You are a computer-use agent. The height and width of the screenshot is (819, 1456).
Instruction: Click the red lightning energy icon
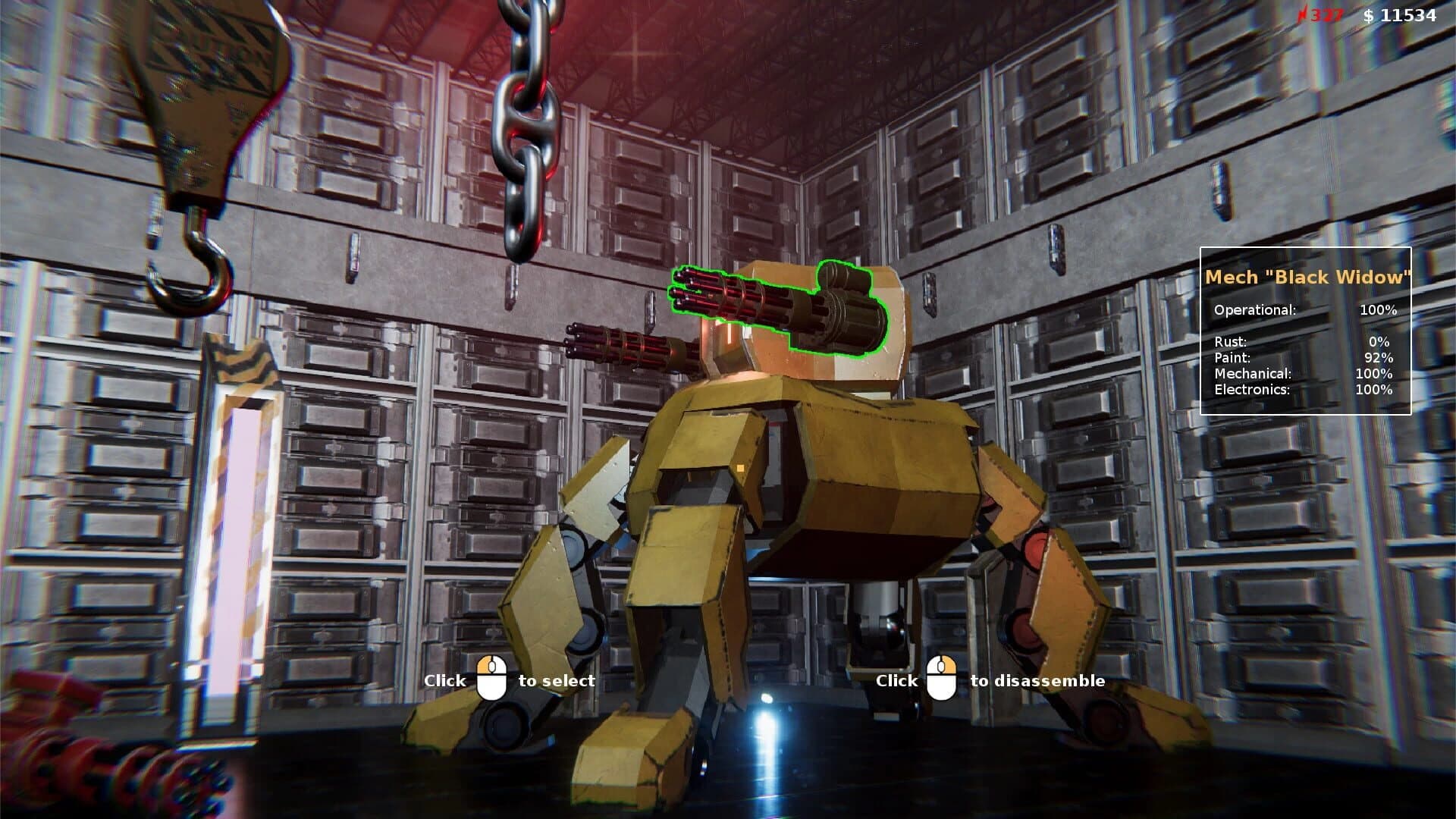point(1304,13)
